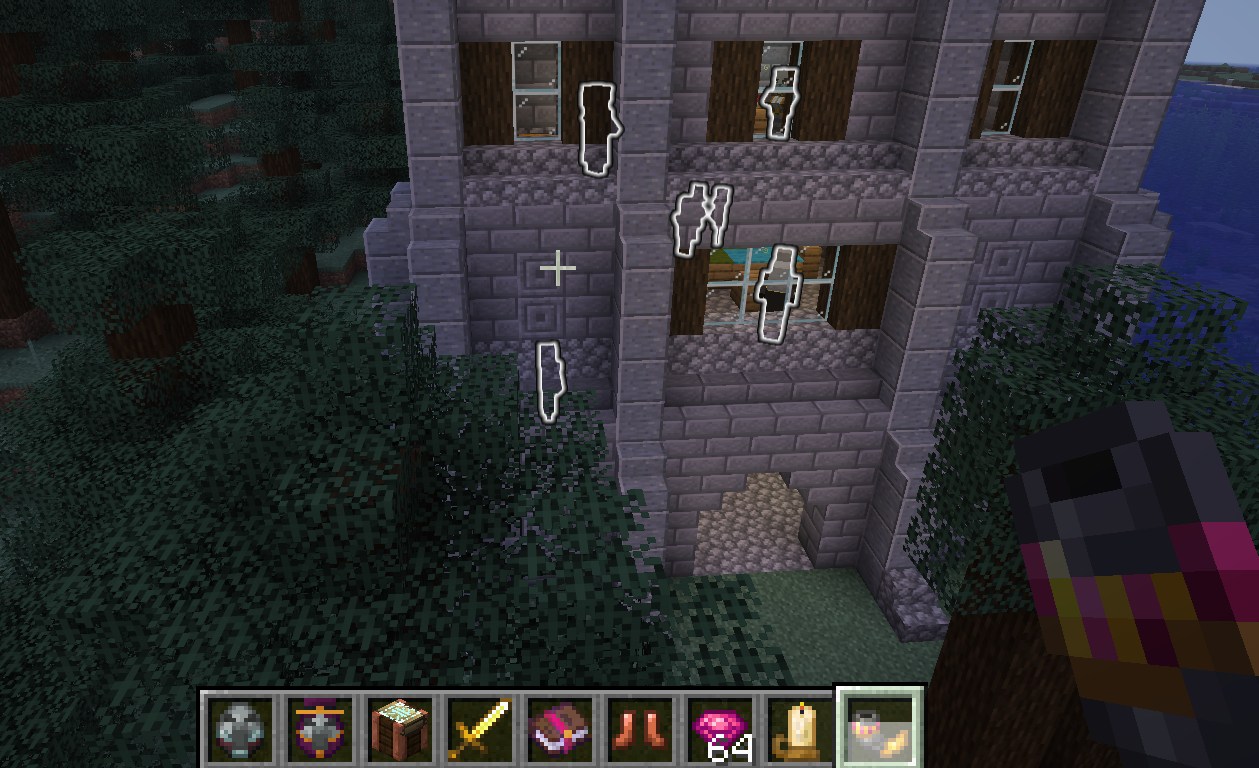Pick the candle in the hotbar

click(x=799, y=728)
